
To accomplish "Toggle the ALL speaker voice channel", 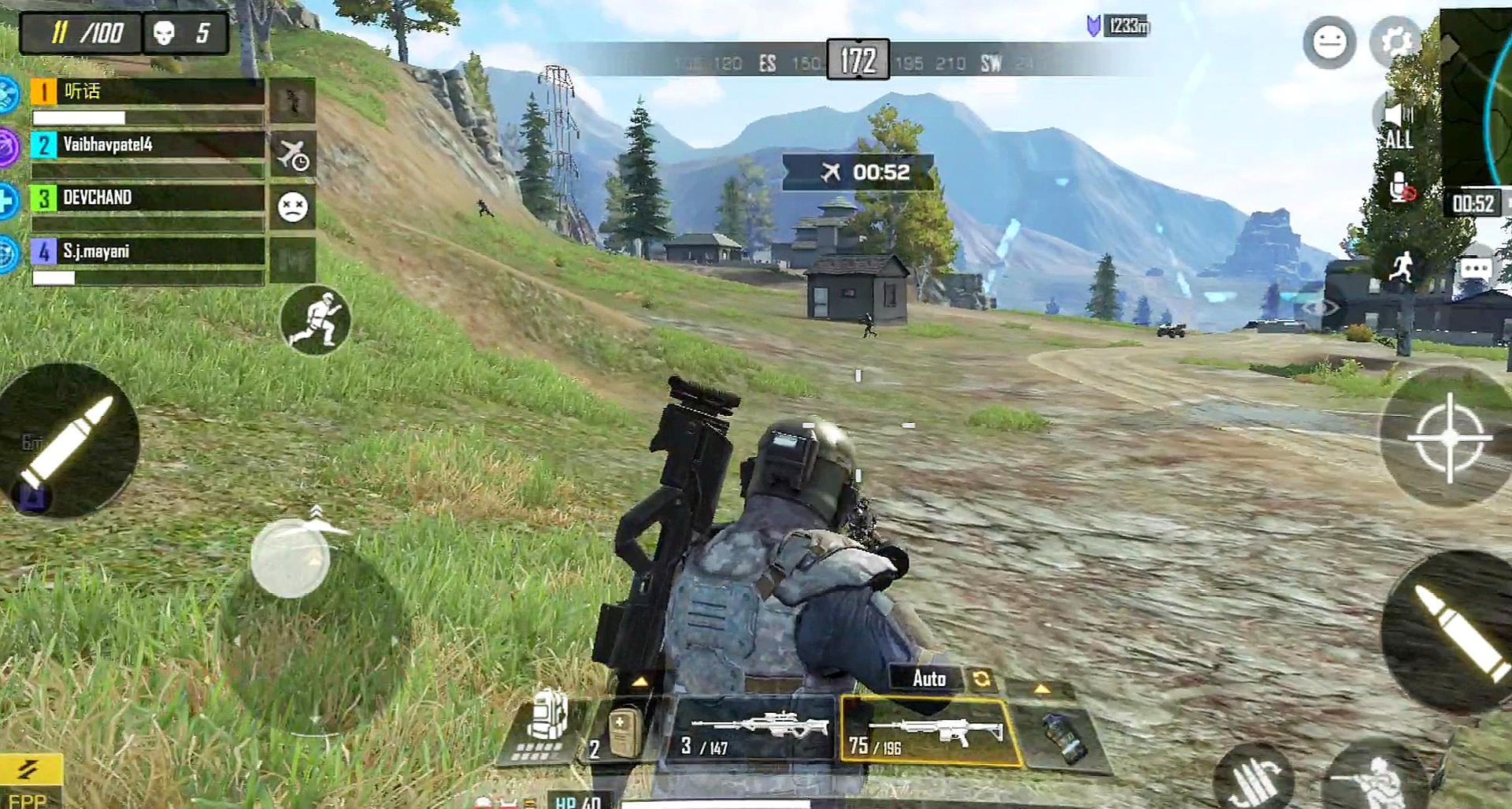I will (x=1398, y=128).
